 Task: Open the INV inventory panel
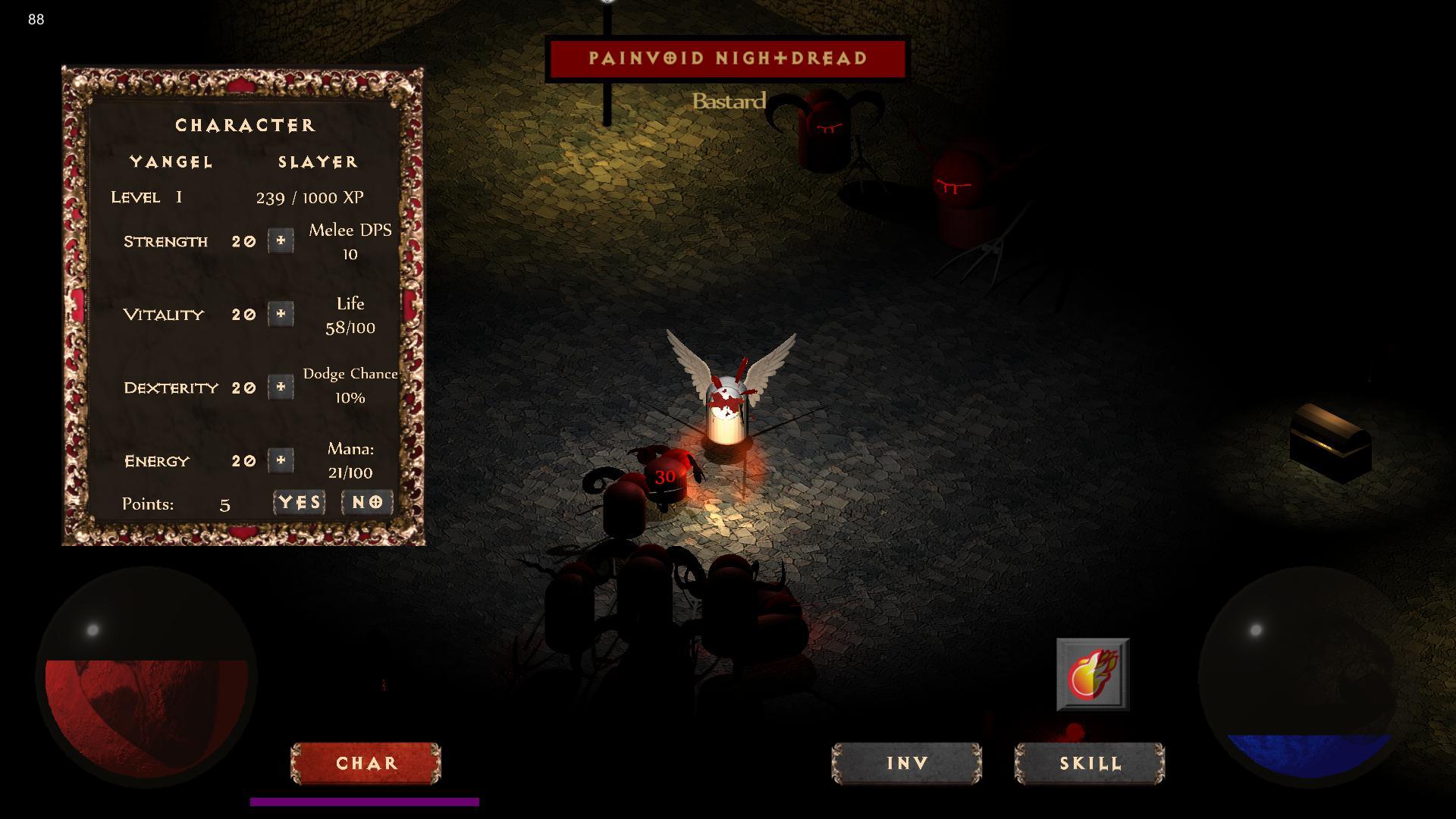click(907, 763)
